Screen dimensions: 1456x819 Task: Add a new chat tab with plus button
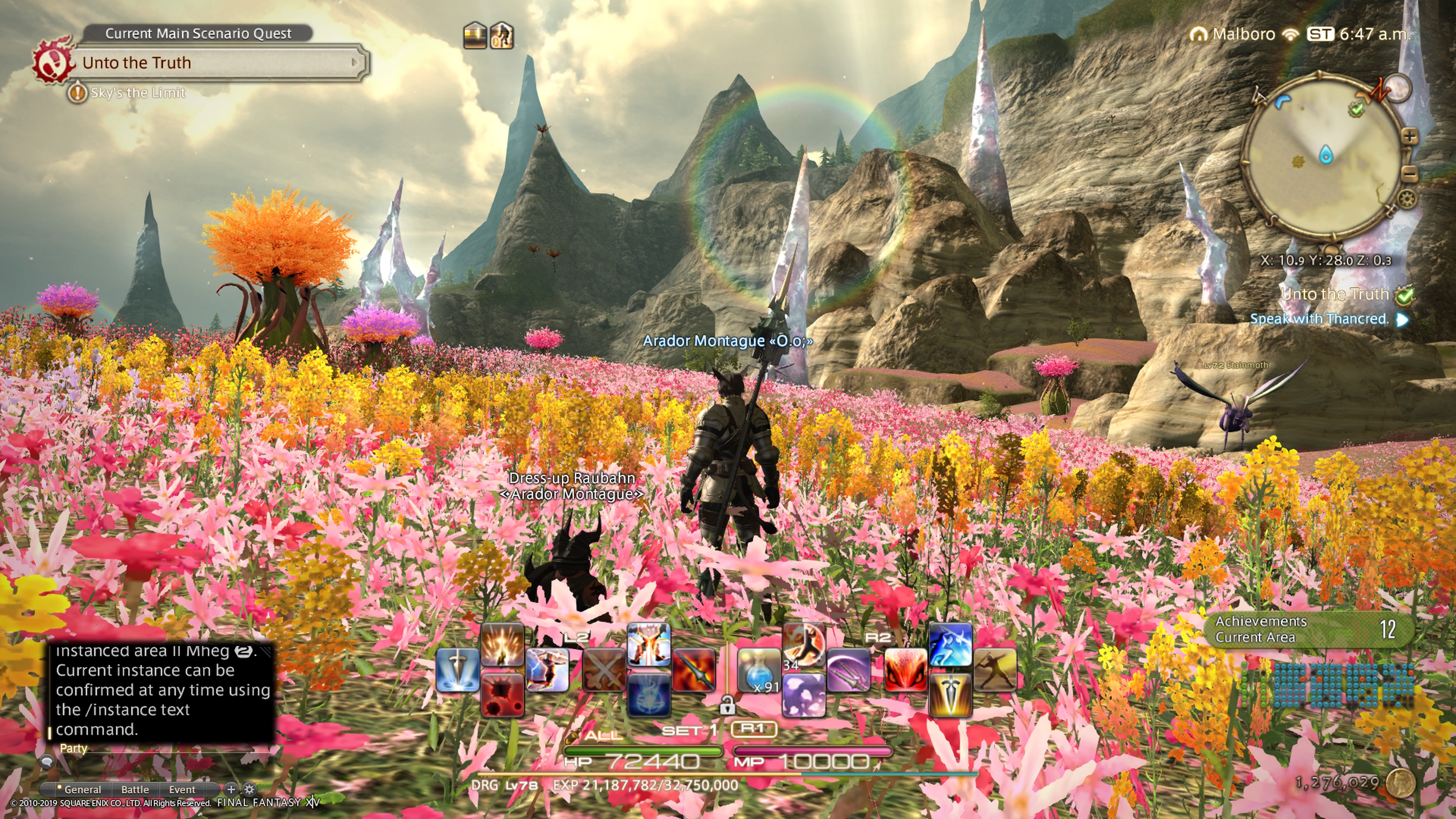click(x=231, y=789)
